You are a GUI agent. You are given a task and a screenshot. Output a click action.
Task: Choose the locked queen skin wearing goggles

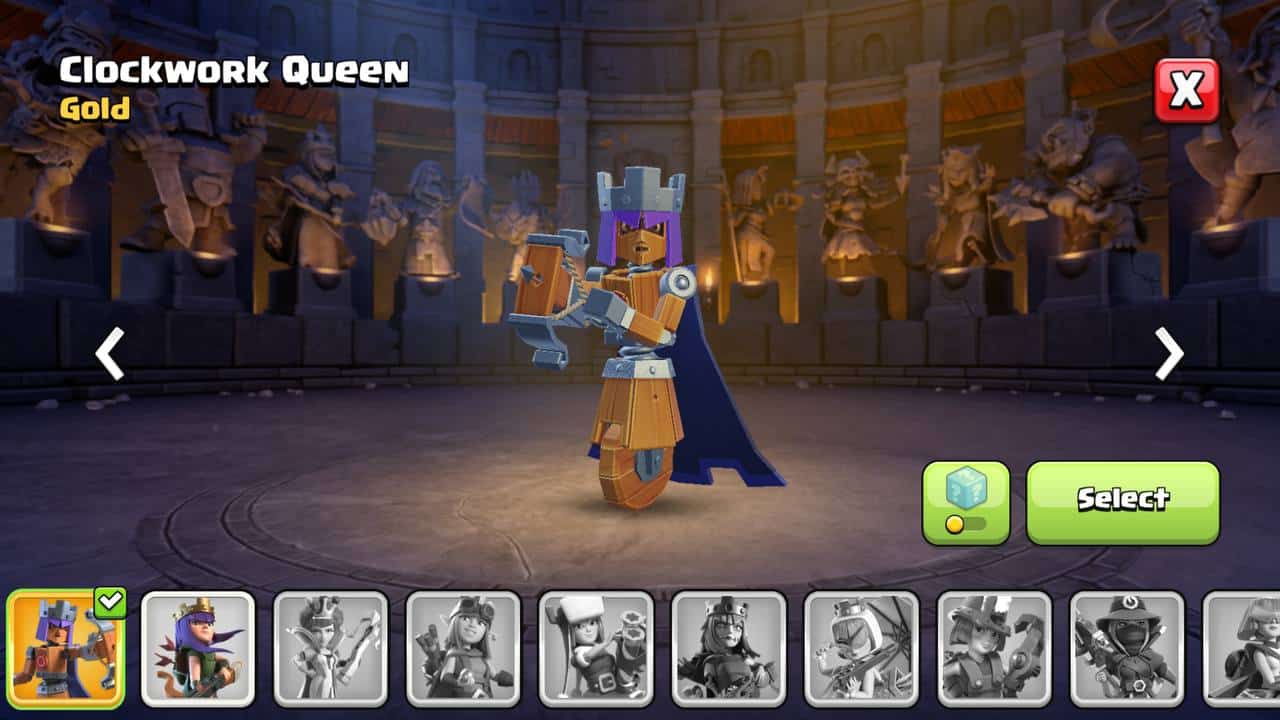pyautogui.click(x=463, y=648)
